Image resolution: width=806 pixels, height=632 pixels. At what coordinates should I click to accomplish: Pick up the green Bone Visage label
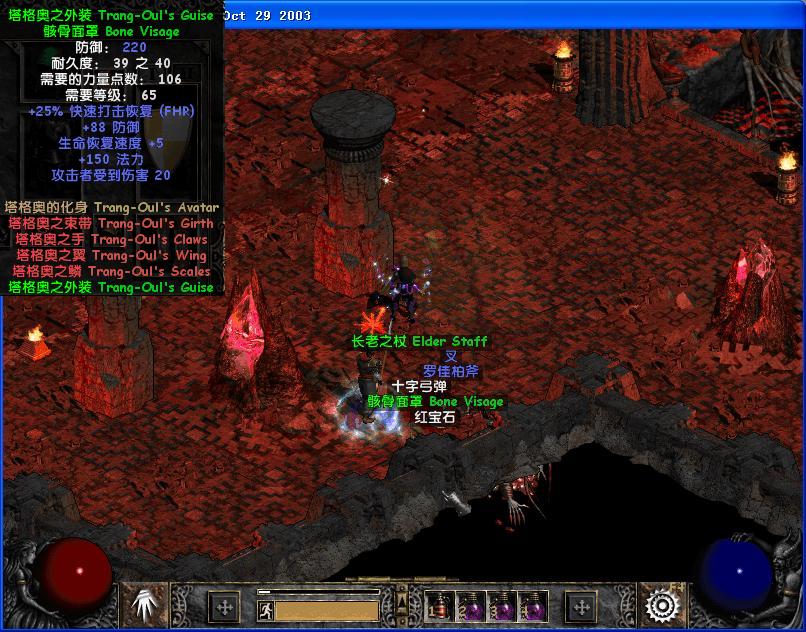(435, 402)
